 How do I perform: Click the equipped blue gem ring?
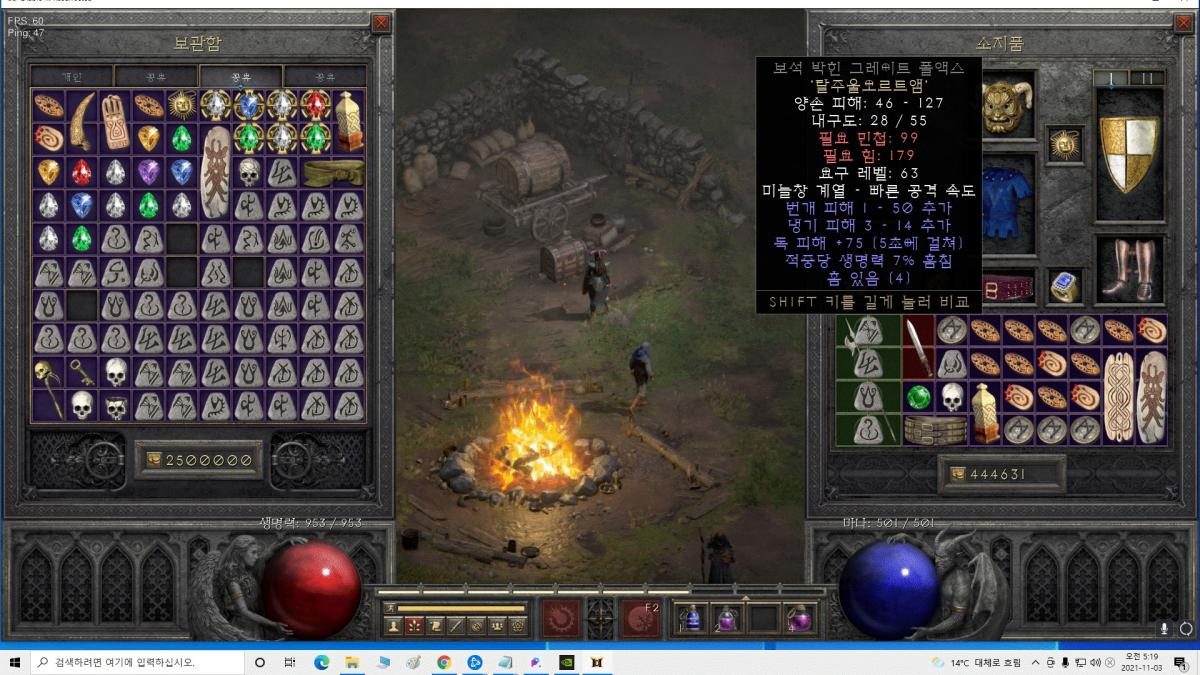(x=1065, y=287)
